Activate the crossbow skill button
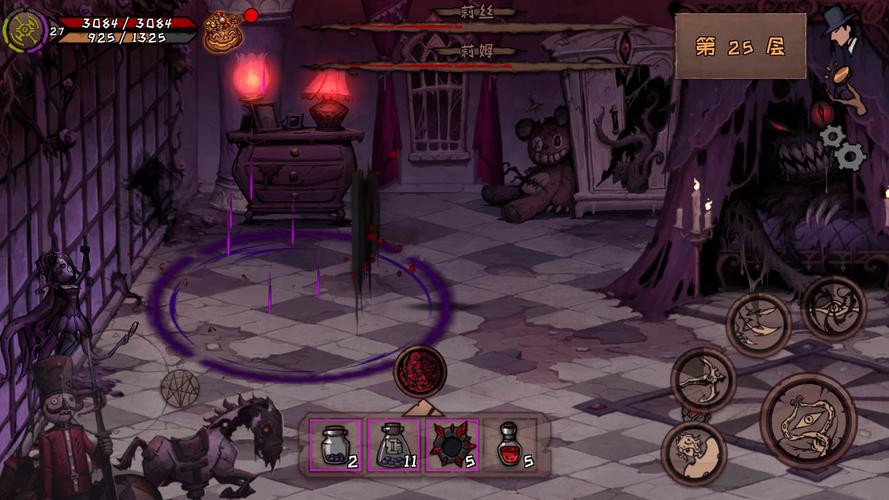The height and width of the screenshot is (500, 889). pos(703,378)
